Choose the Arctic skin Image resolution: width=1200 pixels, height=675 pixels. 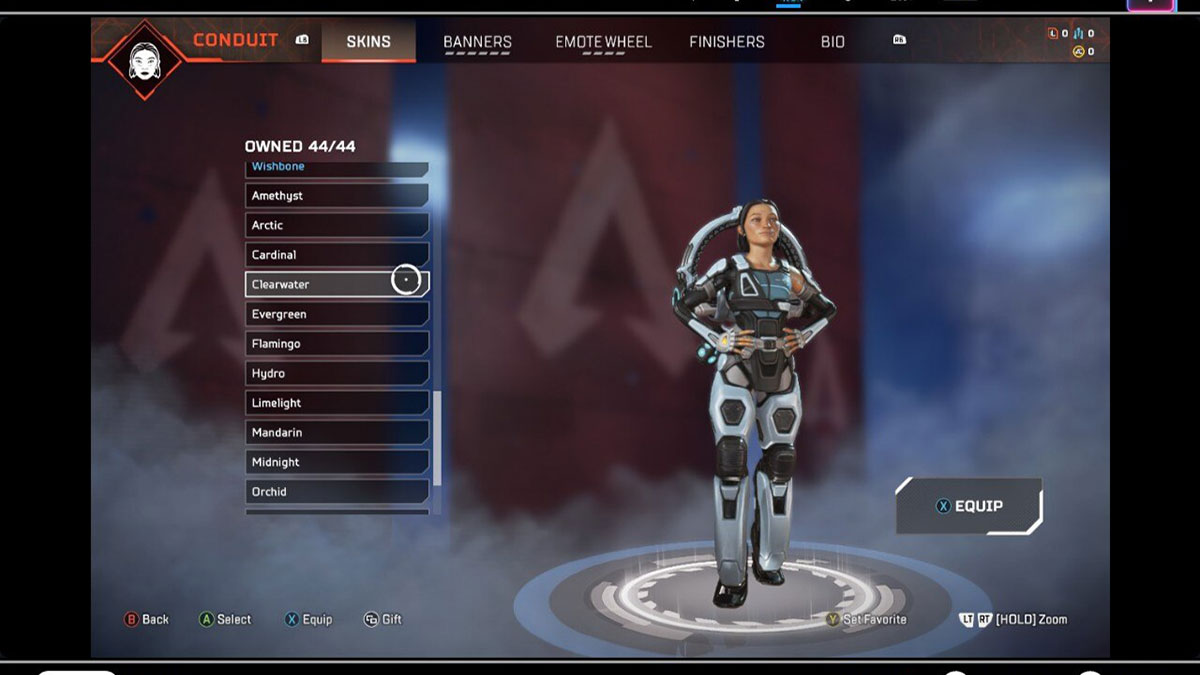tap(336, 225)
